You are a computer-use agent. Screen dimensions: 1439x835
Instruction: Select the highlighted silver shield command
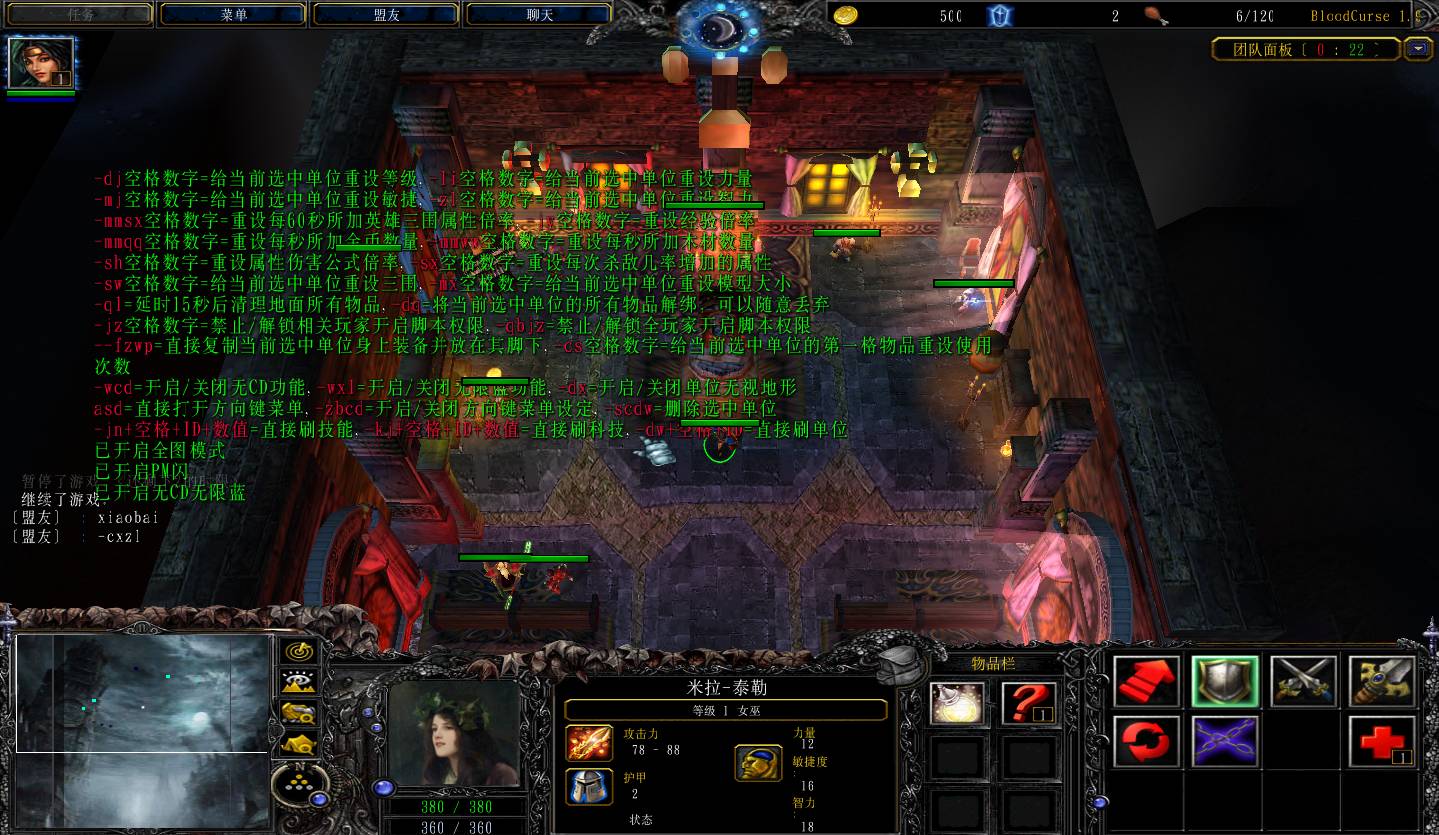point(1224,681)
